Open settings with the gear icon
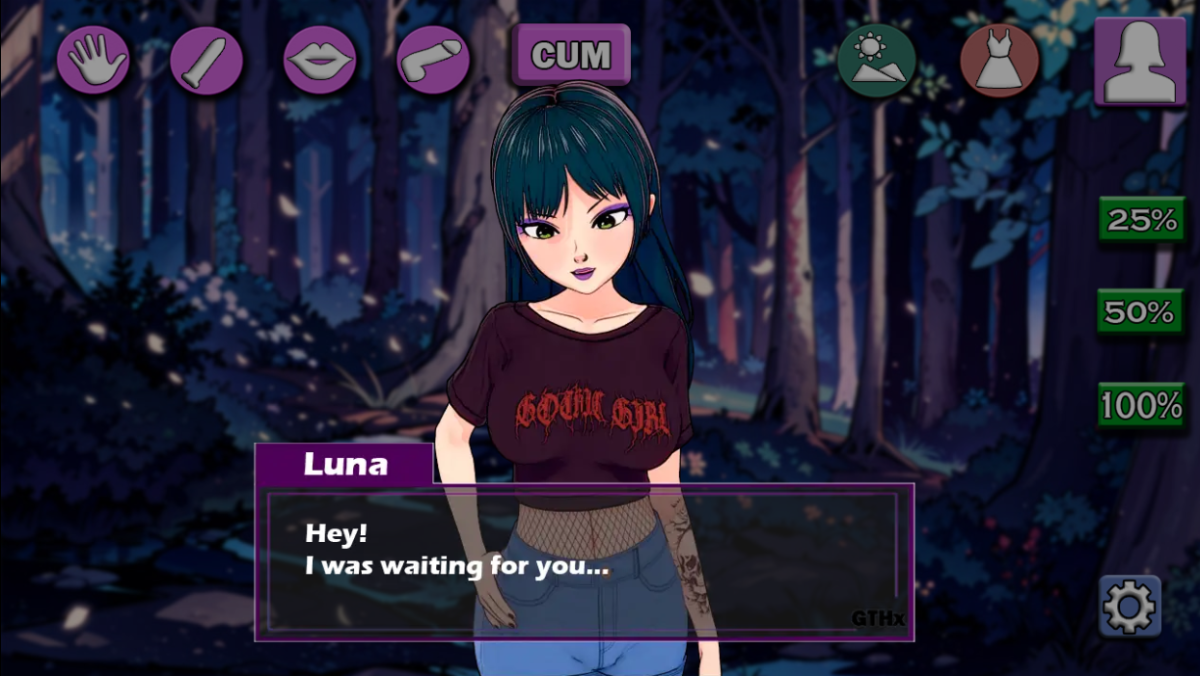 click(1130, 605)
